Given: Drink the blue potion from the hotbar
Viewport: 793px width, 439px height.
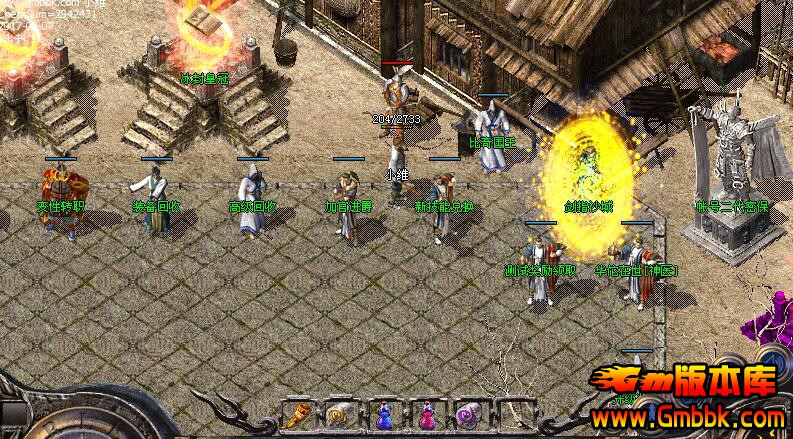Looking at the screenshot, I should click(x=384, y=414).
